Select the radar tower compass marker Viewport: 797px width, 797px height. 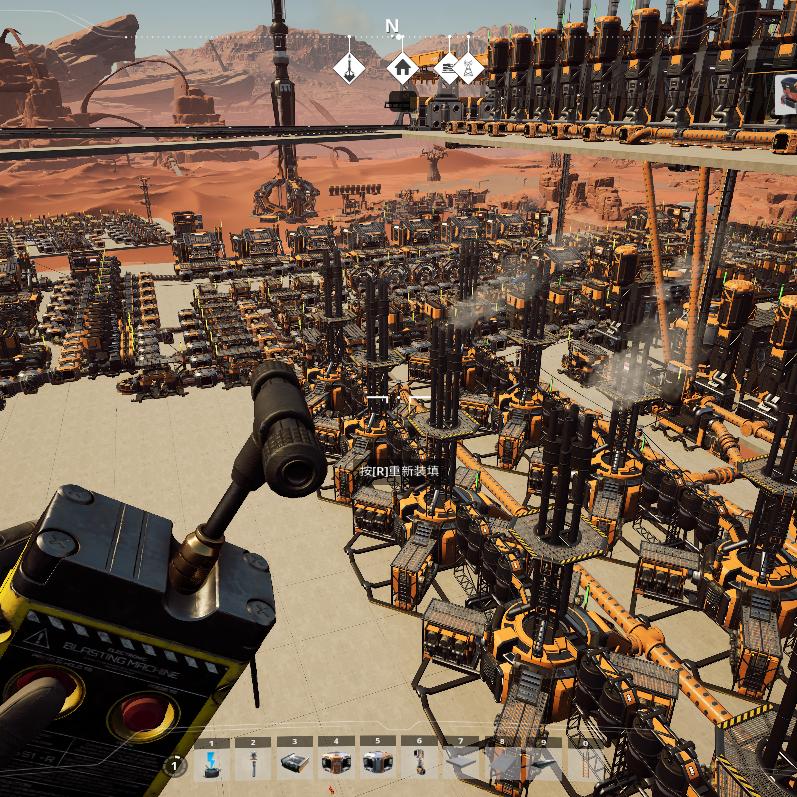(468, 68)
